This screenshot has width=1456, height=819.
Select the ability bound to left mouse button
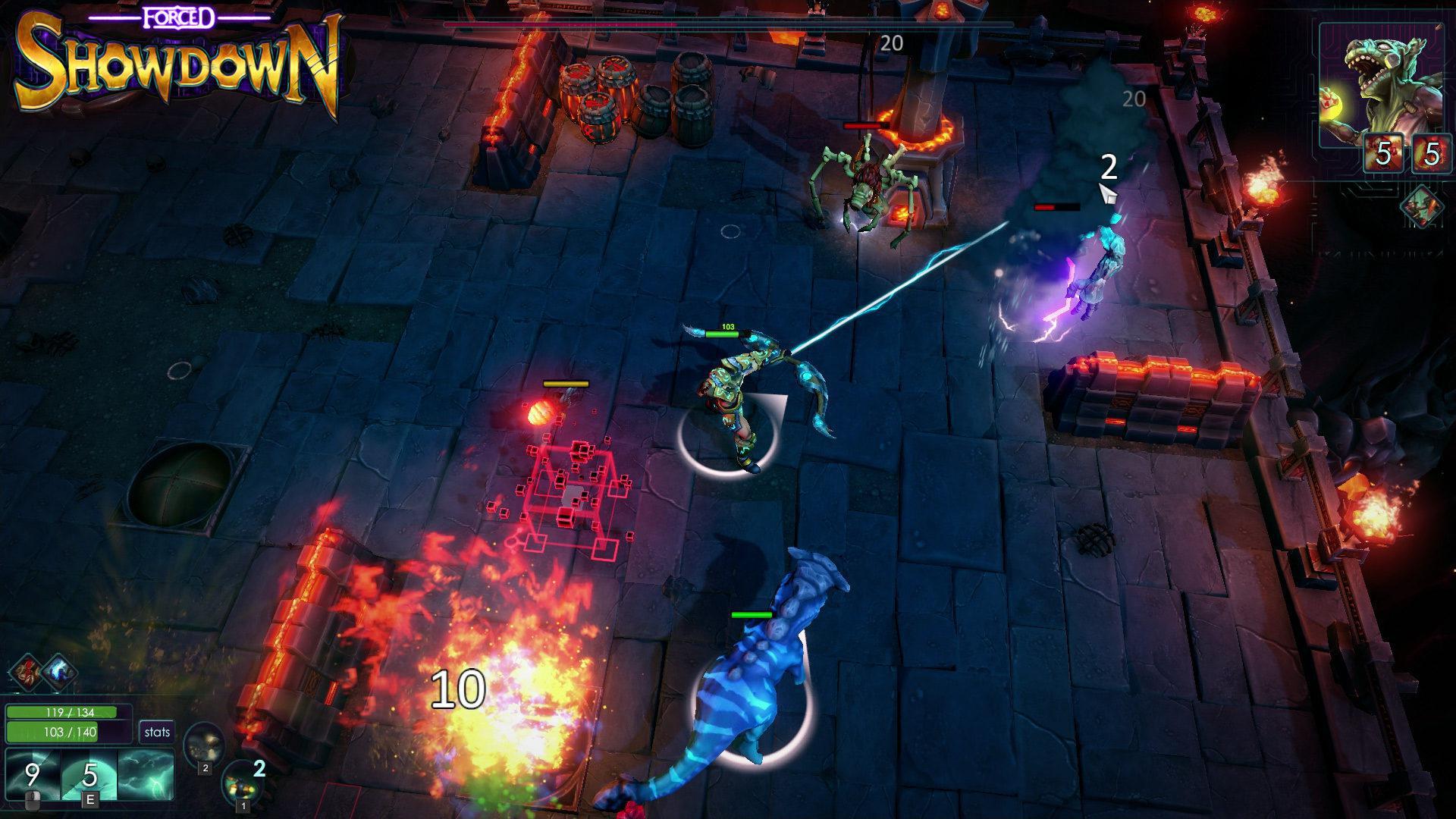tap(32, 770)
